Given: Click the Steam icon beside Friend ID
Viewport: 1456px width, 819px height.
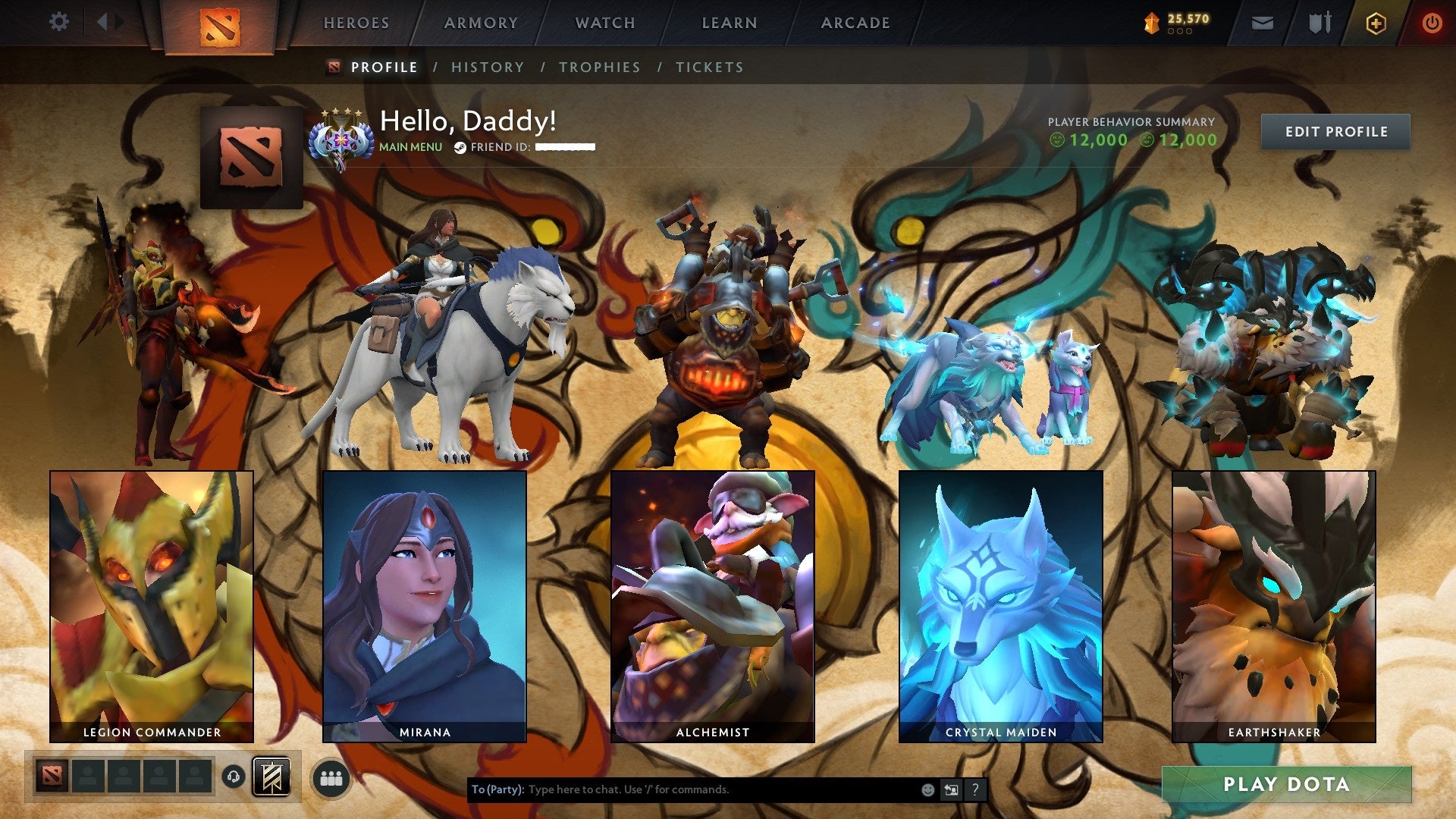Looking at the screenshot, I should click(460, 147).
